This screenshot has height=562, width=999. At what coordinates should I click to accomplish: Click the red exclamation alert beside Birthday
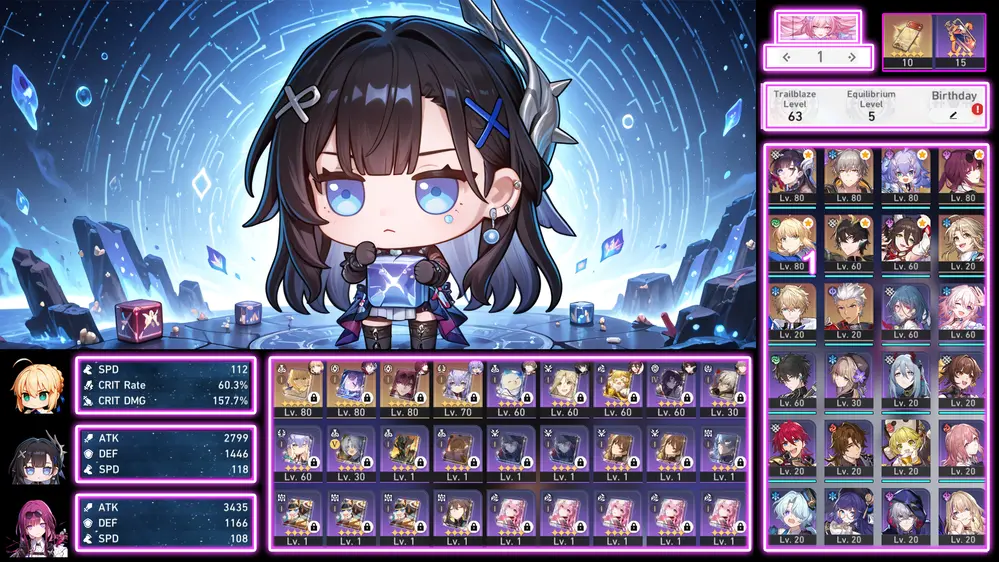tap(977, 109)
